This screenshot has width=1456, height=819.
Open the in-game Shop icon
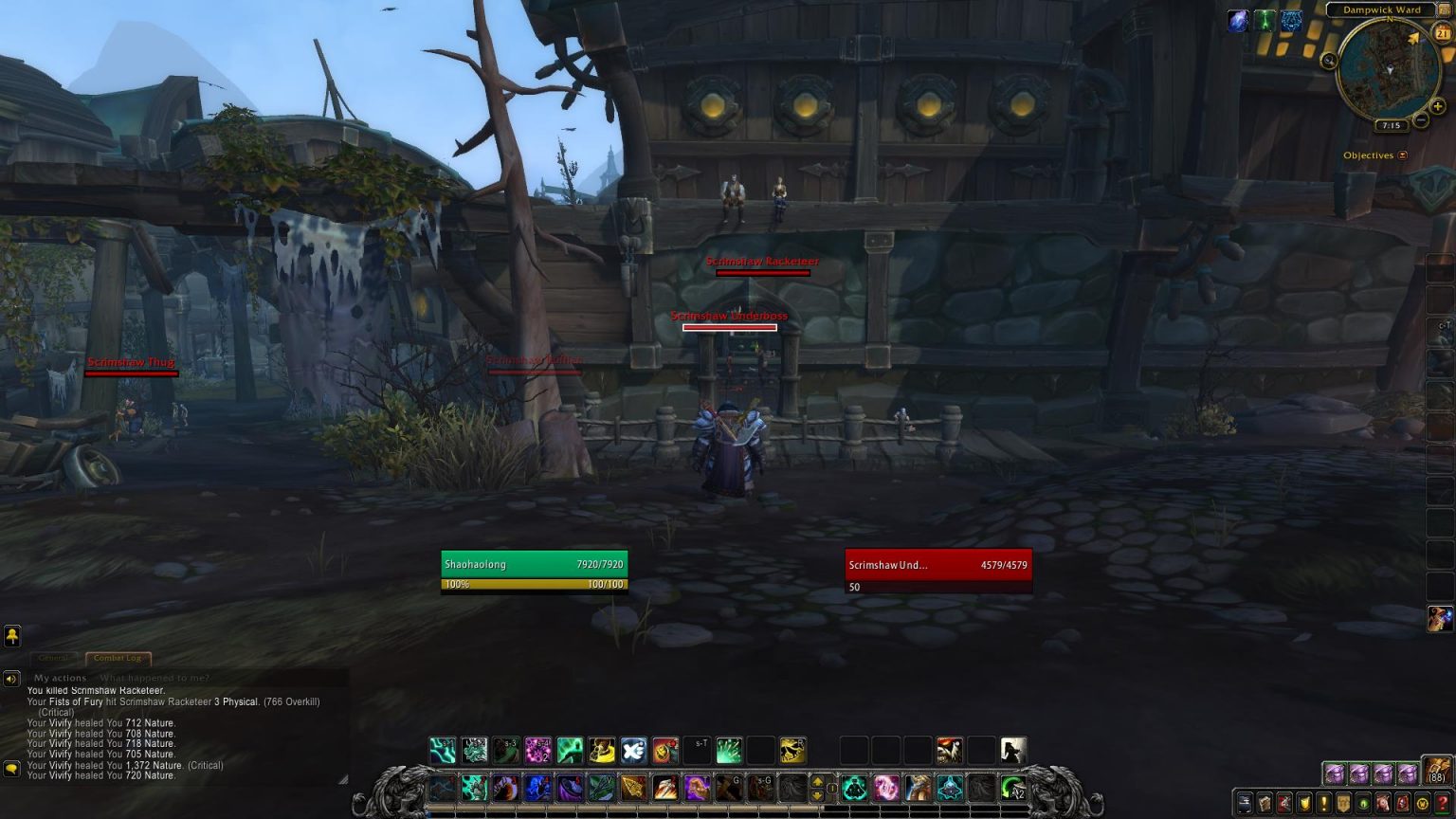[x=1422, y=804]
